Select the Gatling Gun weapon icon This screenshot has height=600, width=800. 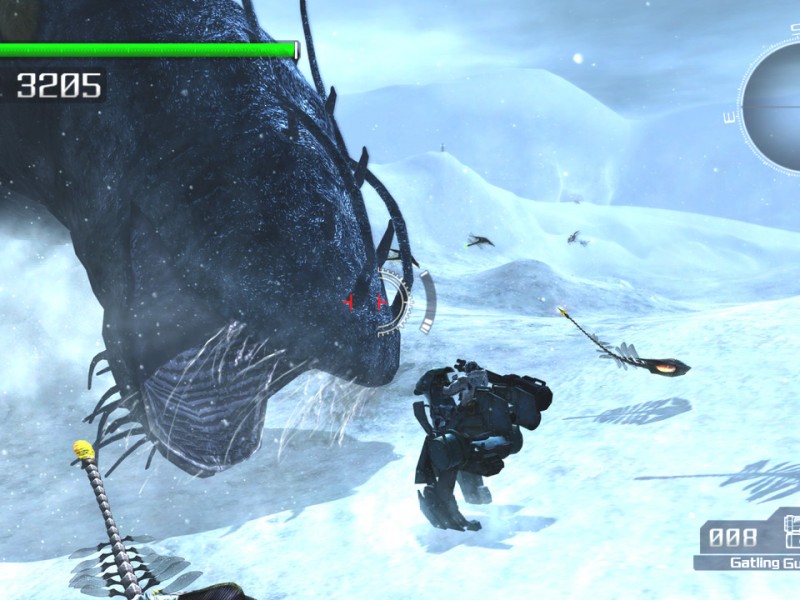[x=791, y=533]
